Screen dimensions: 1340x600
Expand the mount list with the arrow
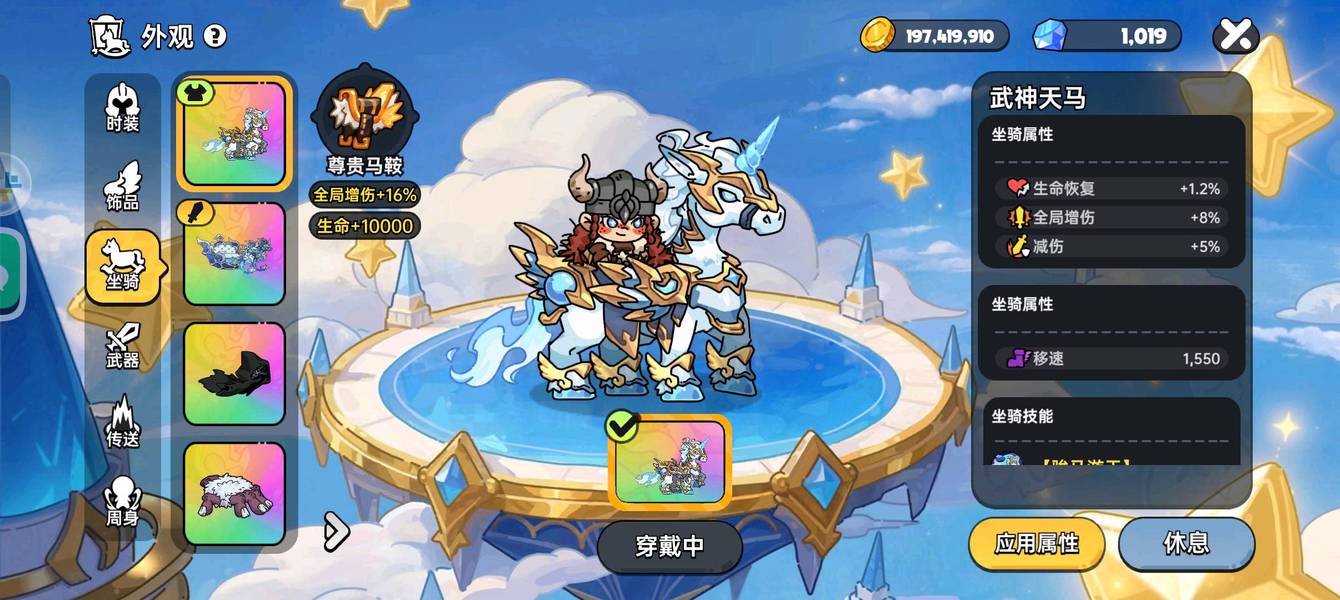336,532
